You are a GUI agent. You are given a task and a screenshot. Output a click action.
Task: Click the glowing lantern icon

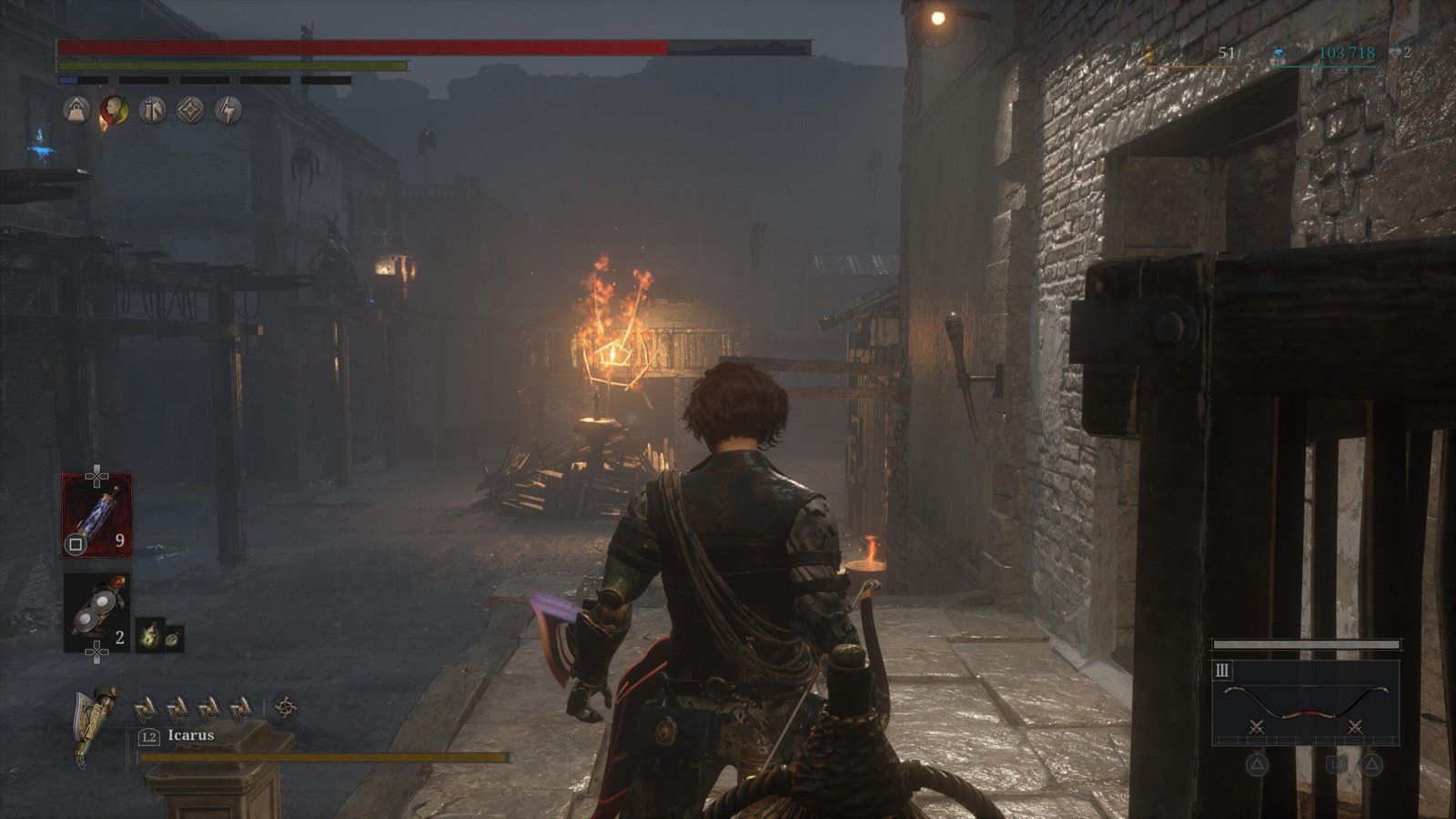pyautogui.click(x=150, y=635)
